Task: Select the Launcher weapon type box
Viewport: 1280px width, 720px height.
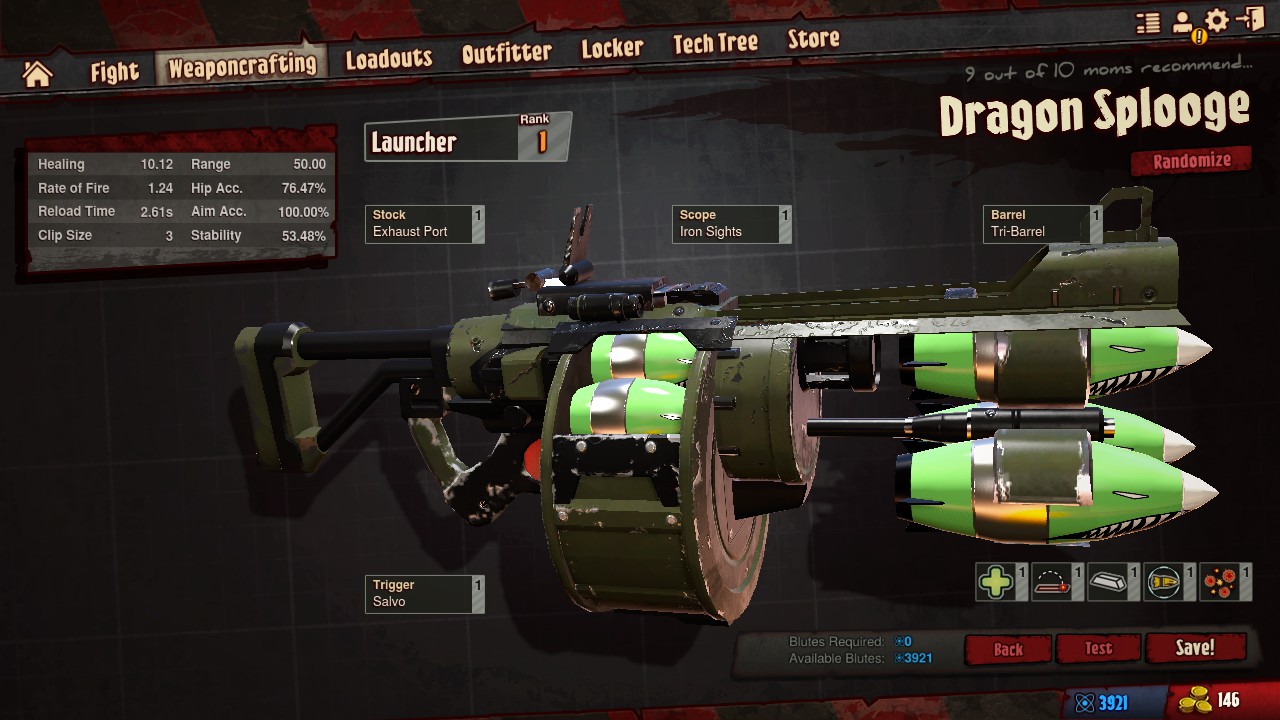Action: pos(467,142)
